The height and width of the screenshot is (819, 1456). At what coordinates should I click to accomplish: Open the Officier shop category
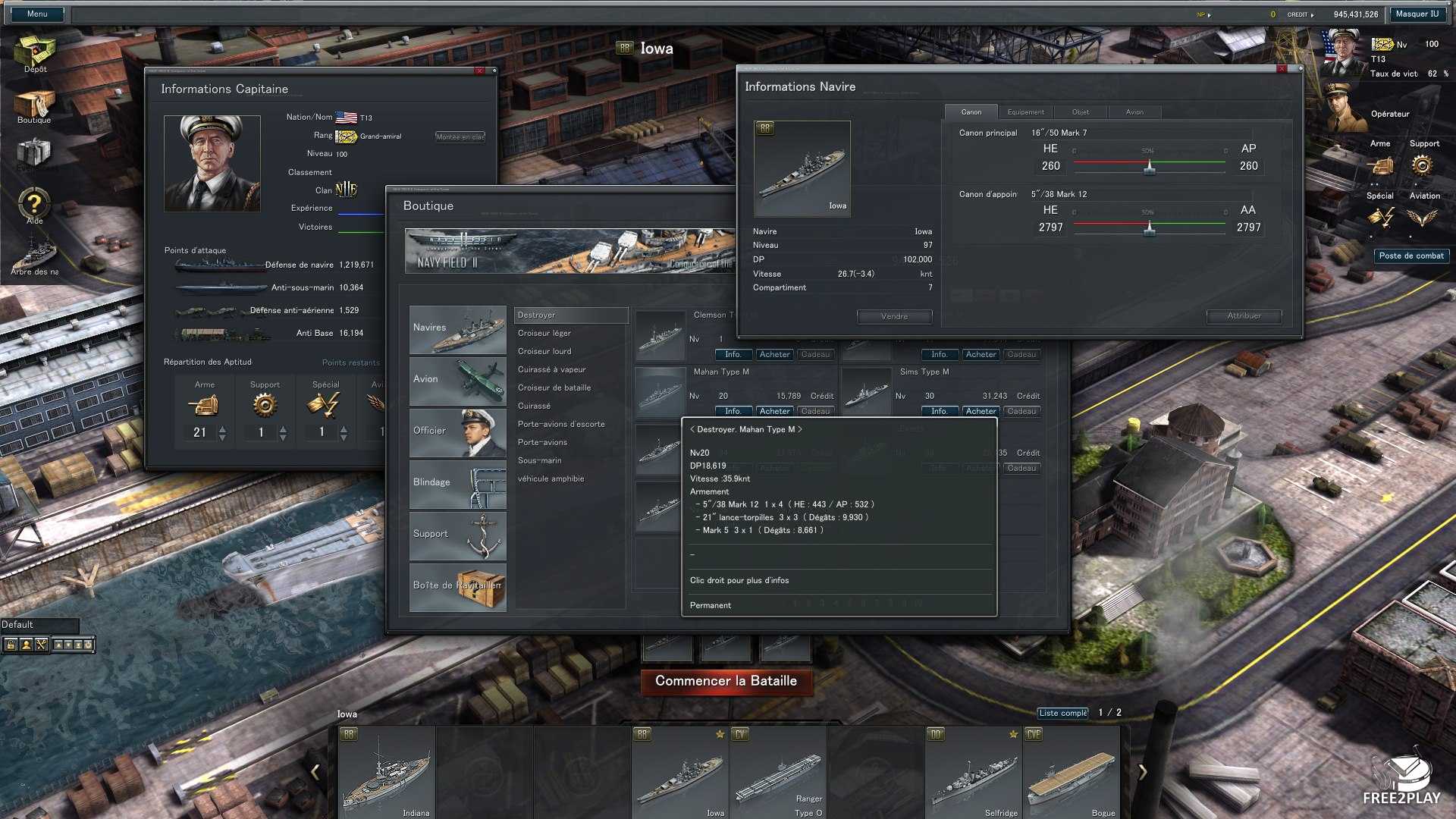pos(457,432)
